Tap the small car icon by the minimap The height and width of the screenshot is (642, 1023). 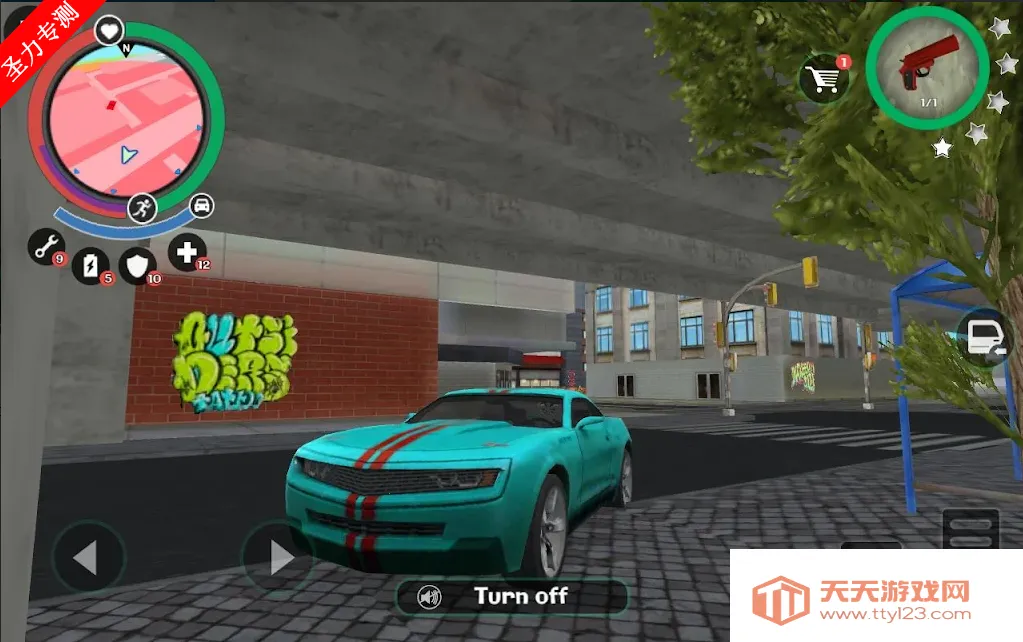[202, 206]
